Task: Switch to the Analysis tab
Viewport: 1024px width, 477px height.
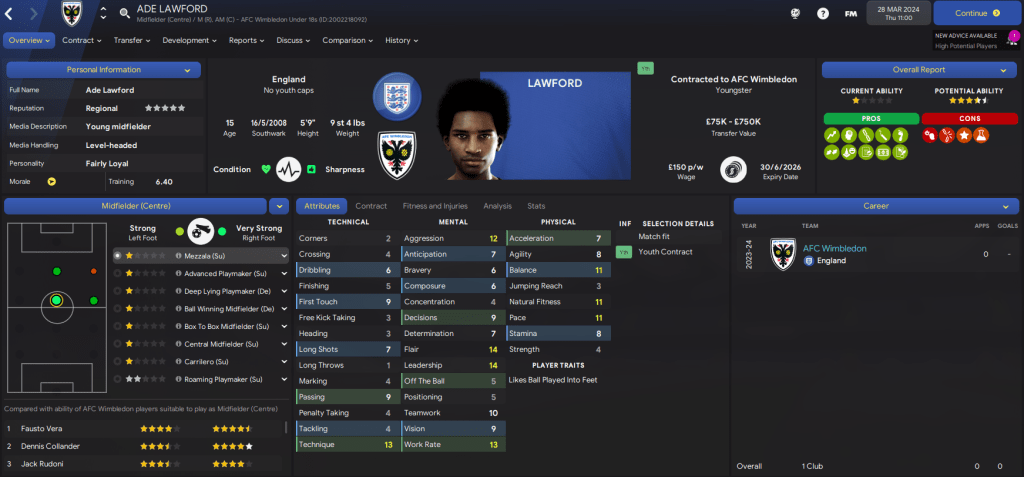Action: coord(497,206)
